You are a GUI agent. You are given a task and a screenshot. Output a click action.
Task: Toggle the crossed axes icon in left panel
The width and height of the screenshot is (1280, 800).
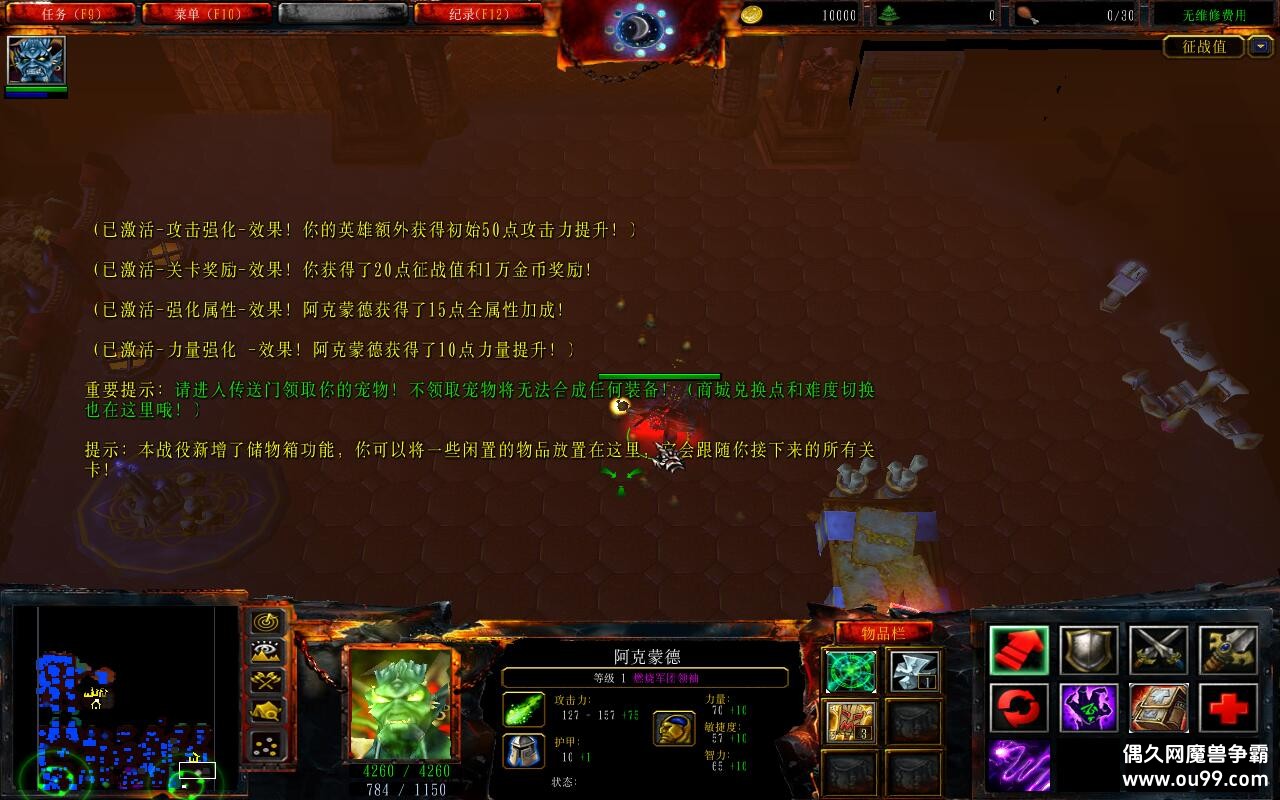(x=264, y=681)
